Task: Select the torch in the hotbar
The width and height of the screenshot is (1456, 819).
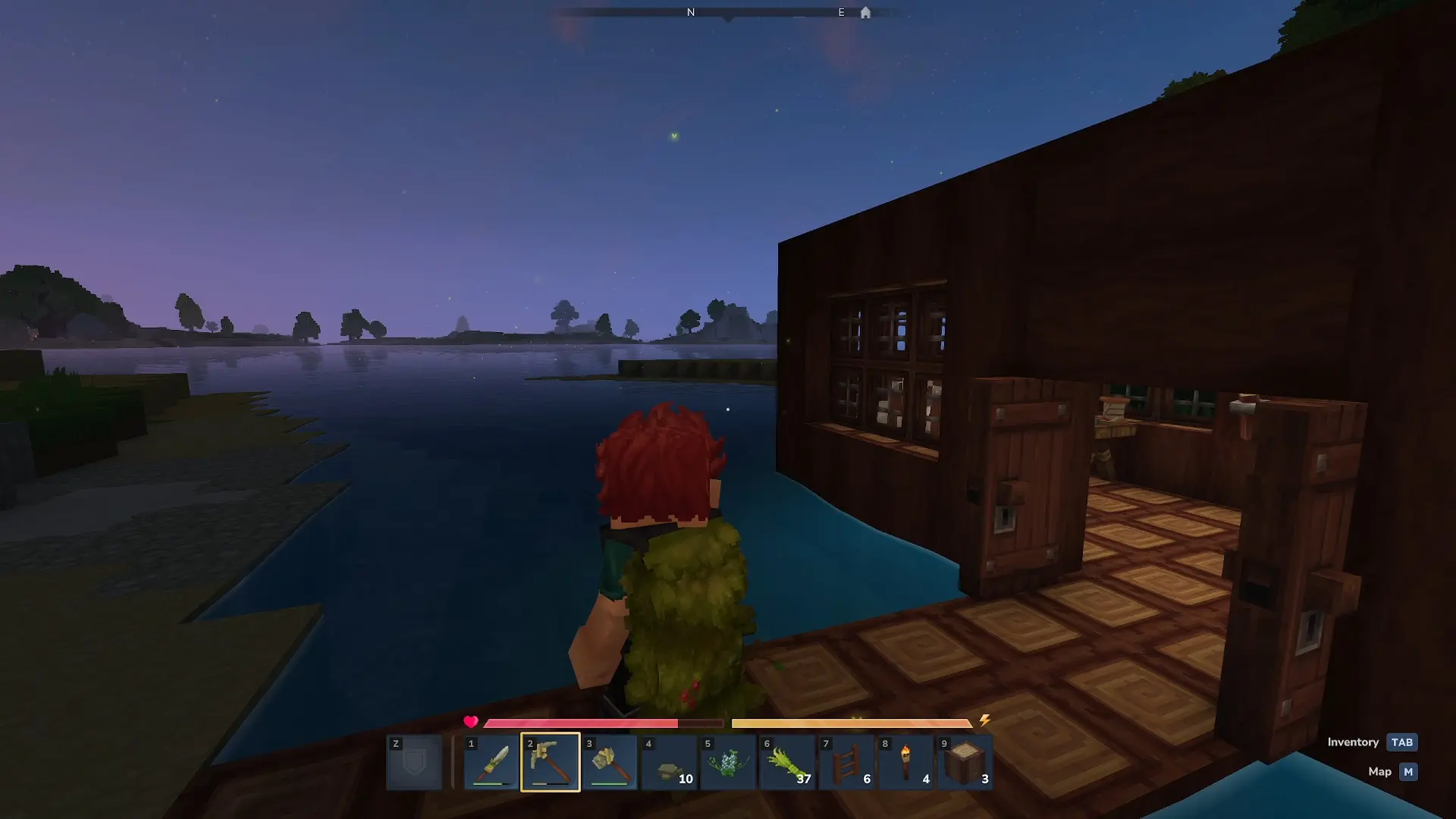Action: point(905,762)
